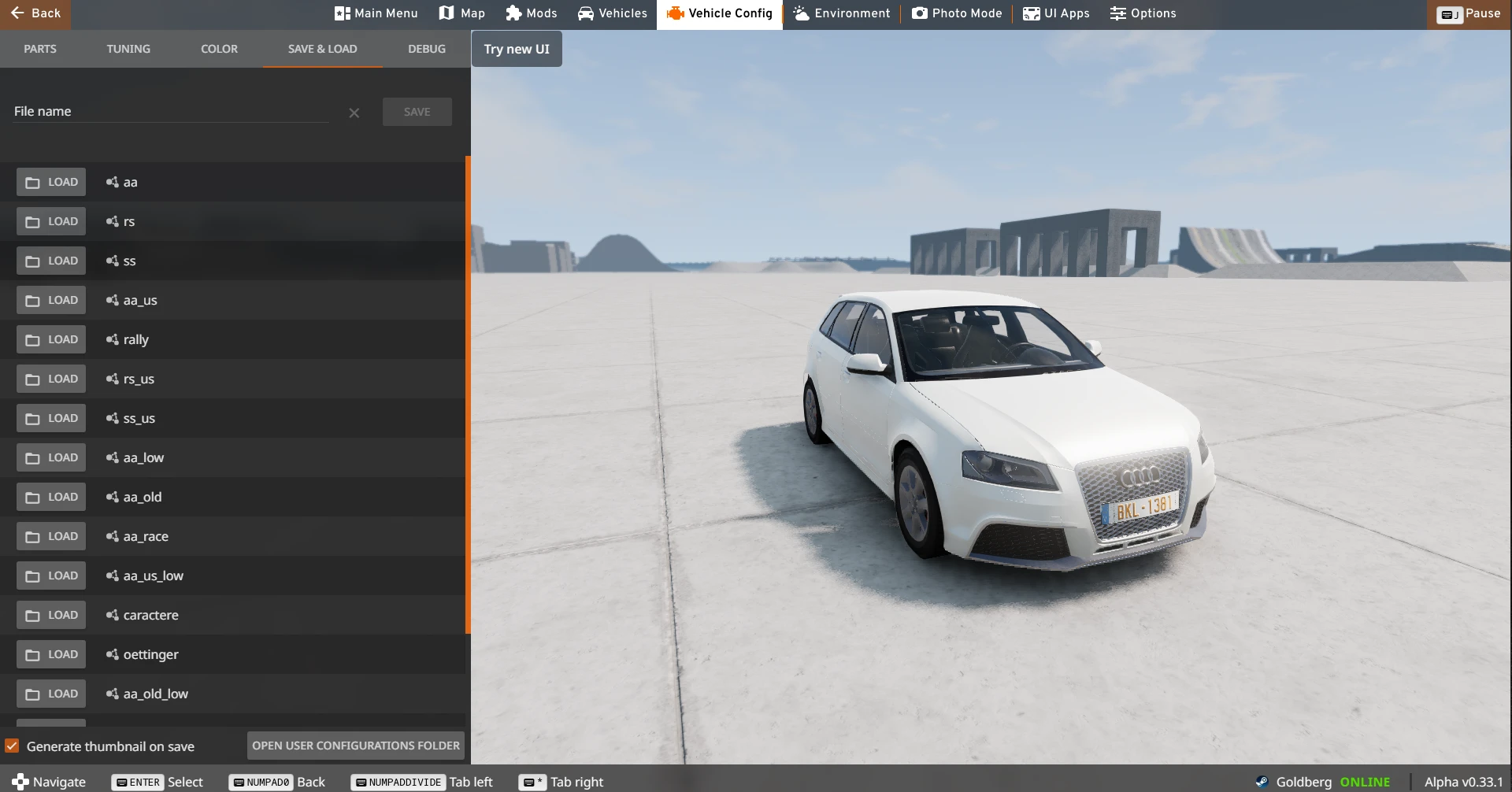Toggle 'Generate thumbnail on save' checkbox
This screenshot has height=792, width=1512.
tap(13, 745)
